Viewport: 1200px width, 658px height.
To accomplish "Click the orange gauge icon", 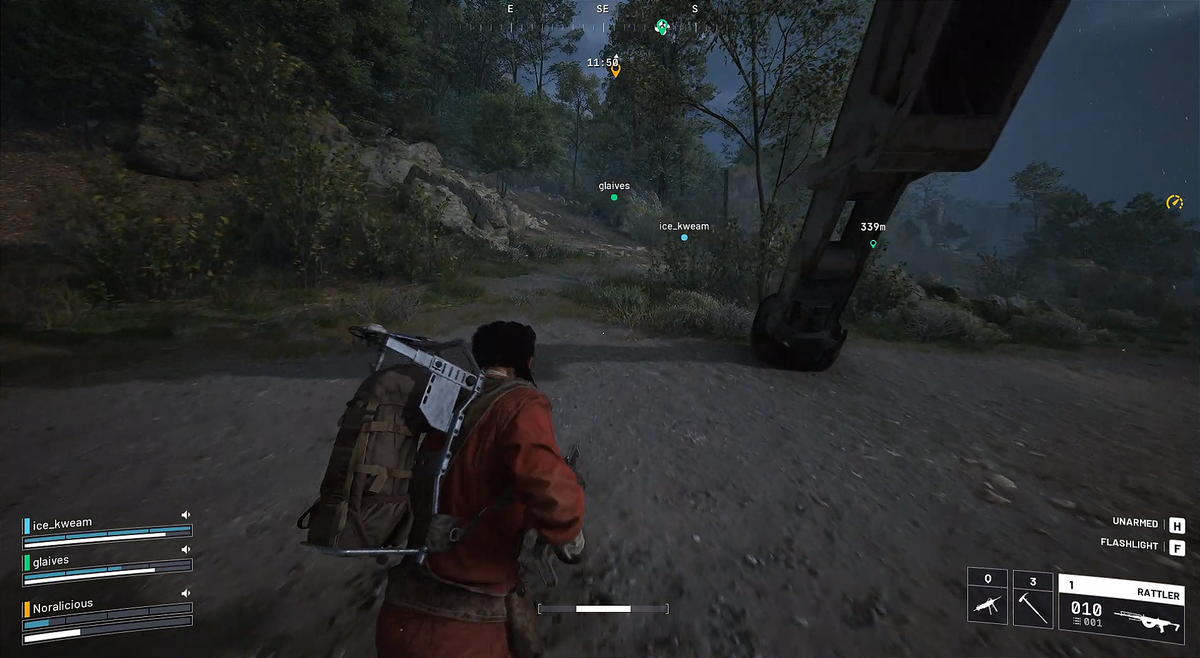I will tap(1174, 203).
